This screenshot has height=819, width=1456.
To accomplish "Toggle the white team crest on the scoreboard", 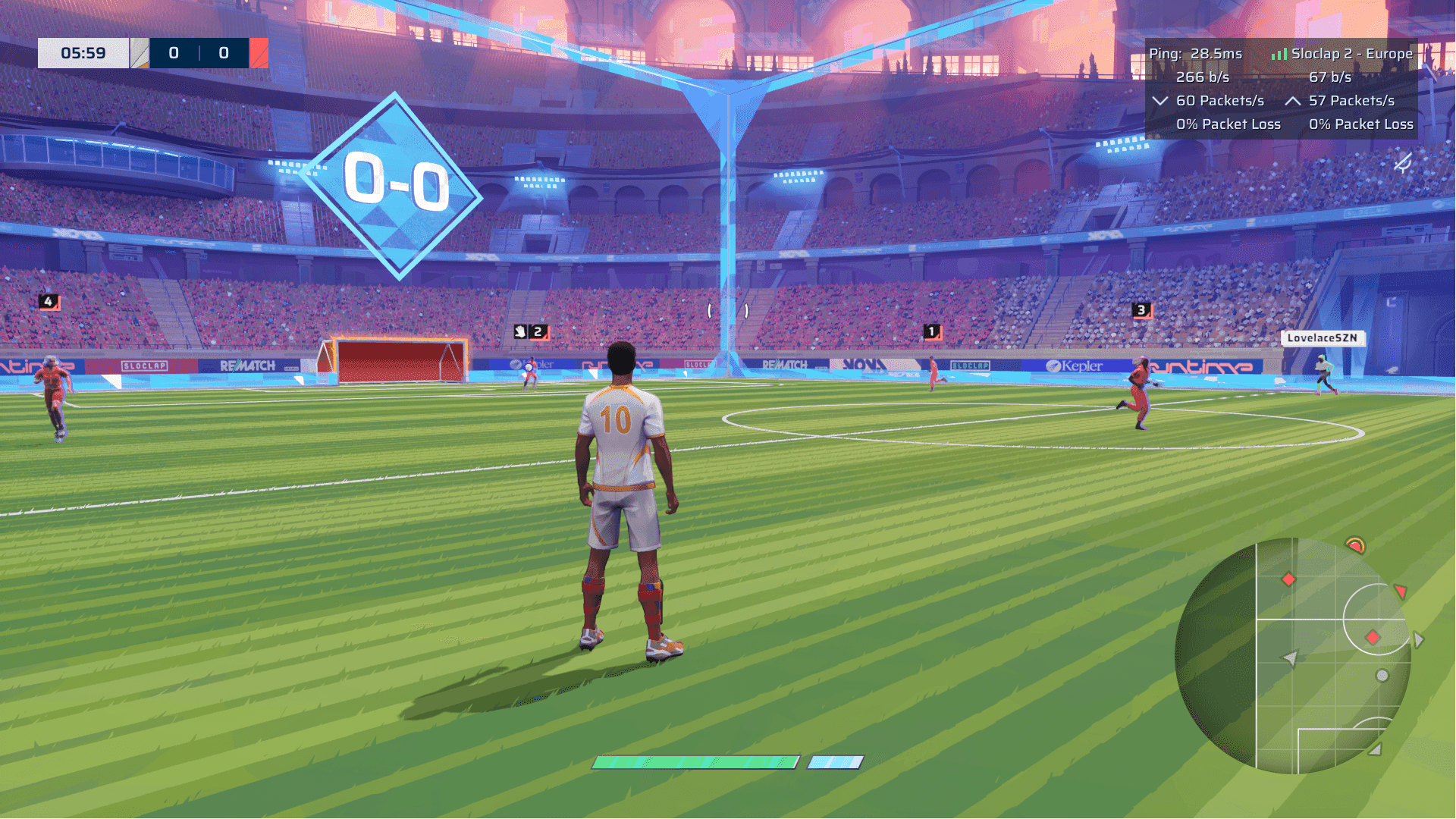I will click(141, 53).
